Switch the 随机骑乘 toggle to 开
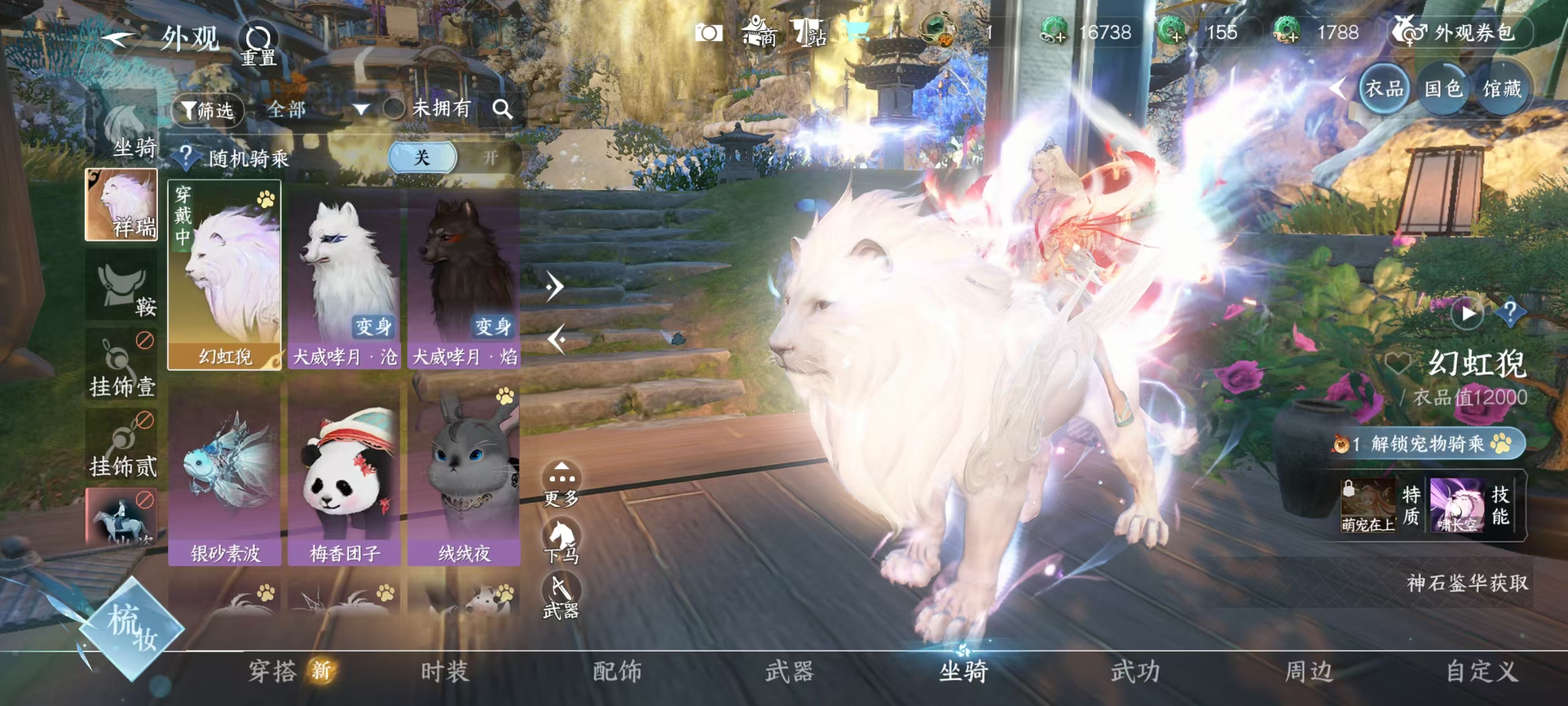 click(x=490, y=159)
